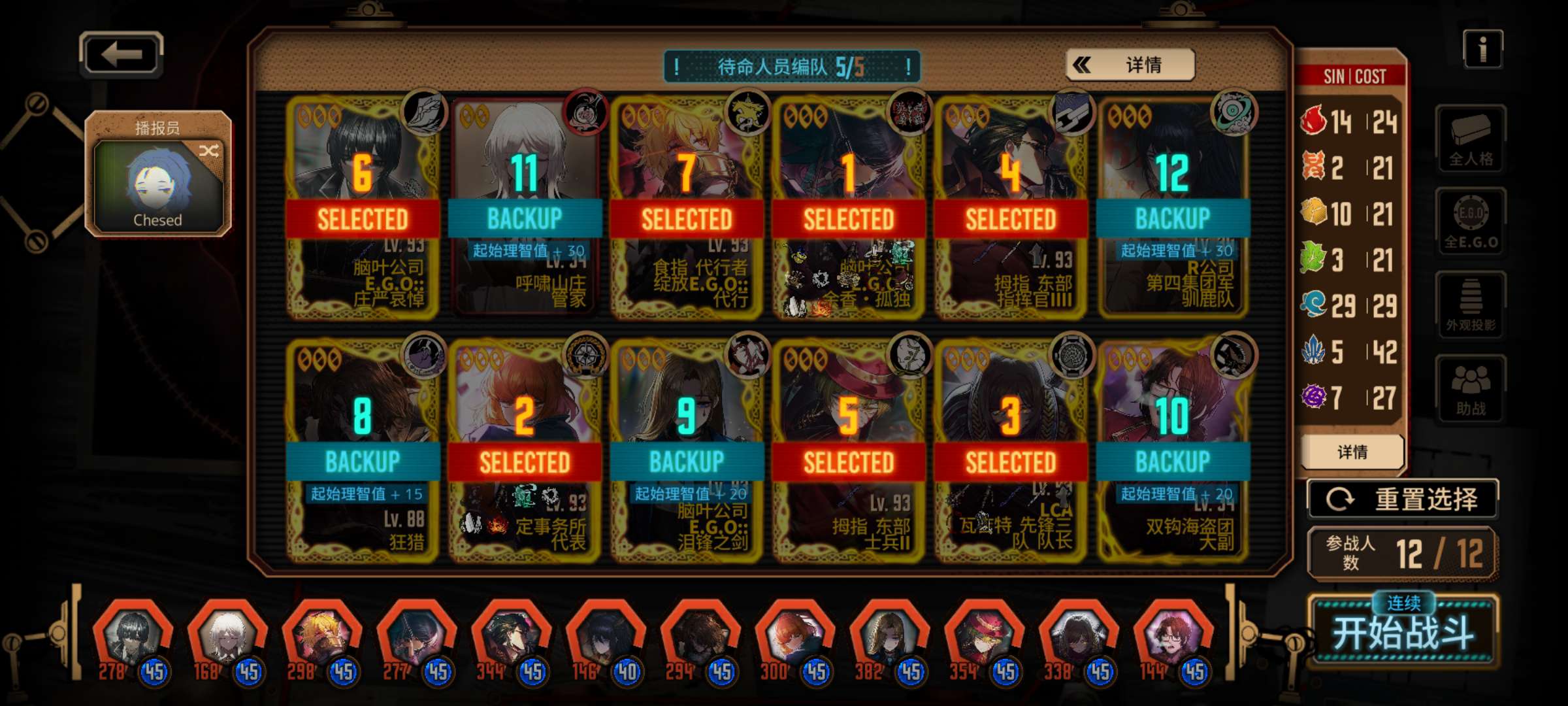The height and width of the screenshot is (706, 1568).
Task: Pick the identity card numbered 3
Action: [1011, 451]
